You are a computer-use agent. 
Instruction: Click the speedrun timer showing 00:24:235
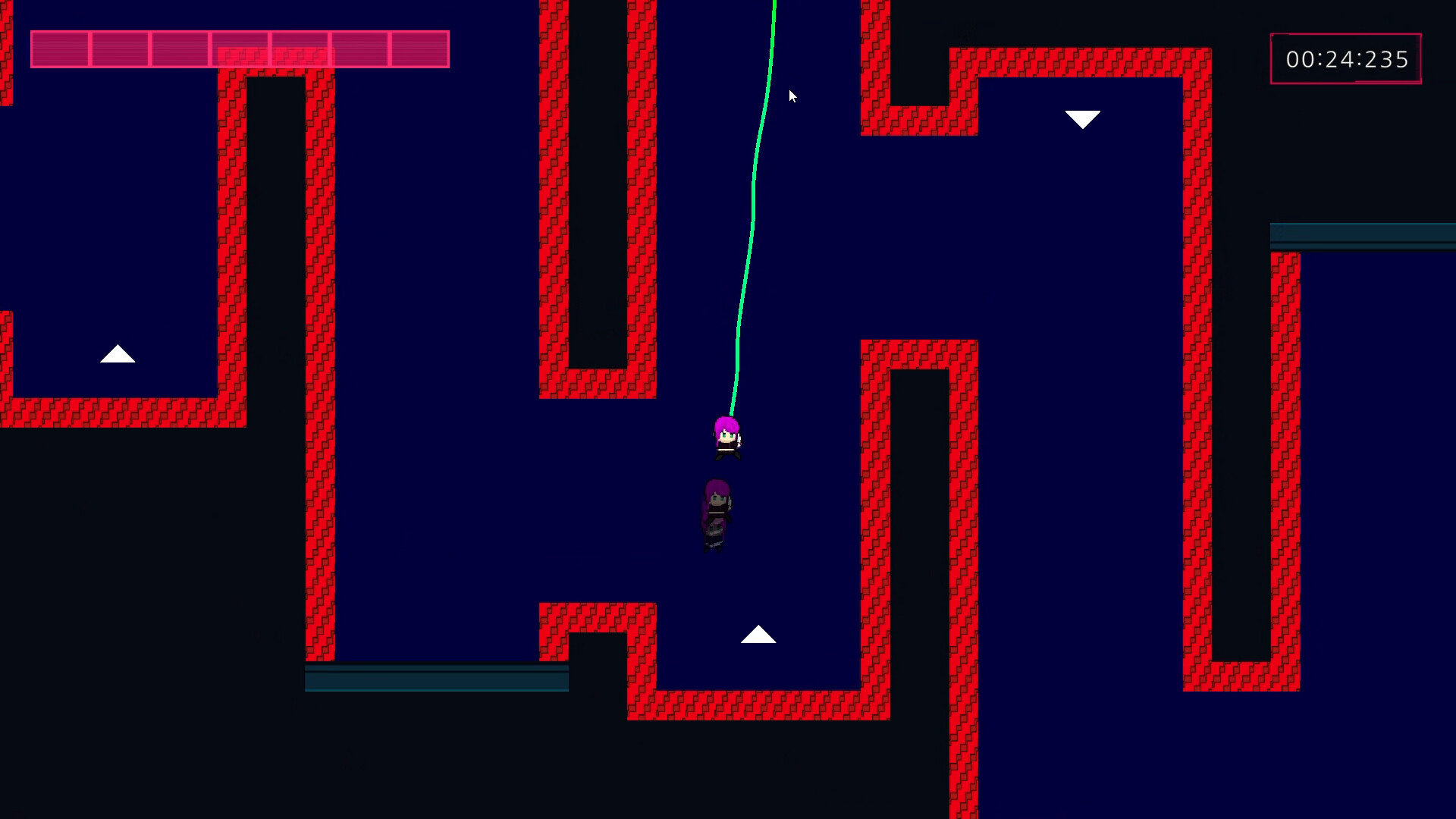1348,58
